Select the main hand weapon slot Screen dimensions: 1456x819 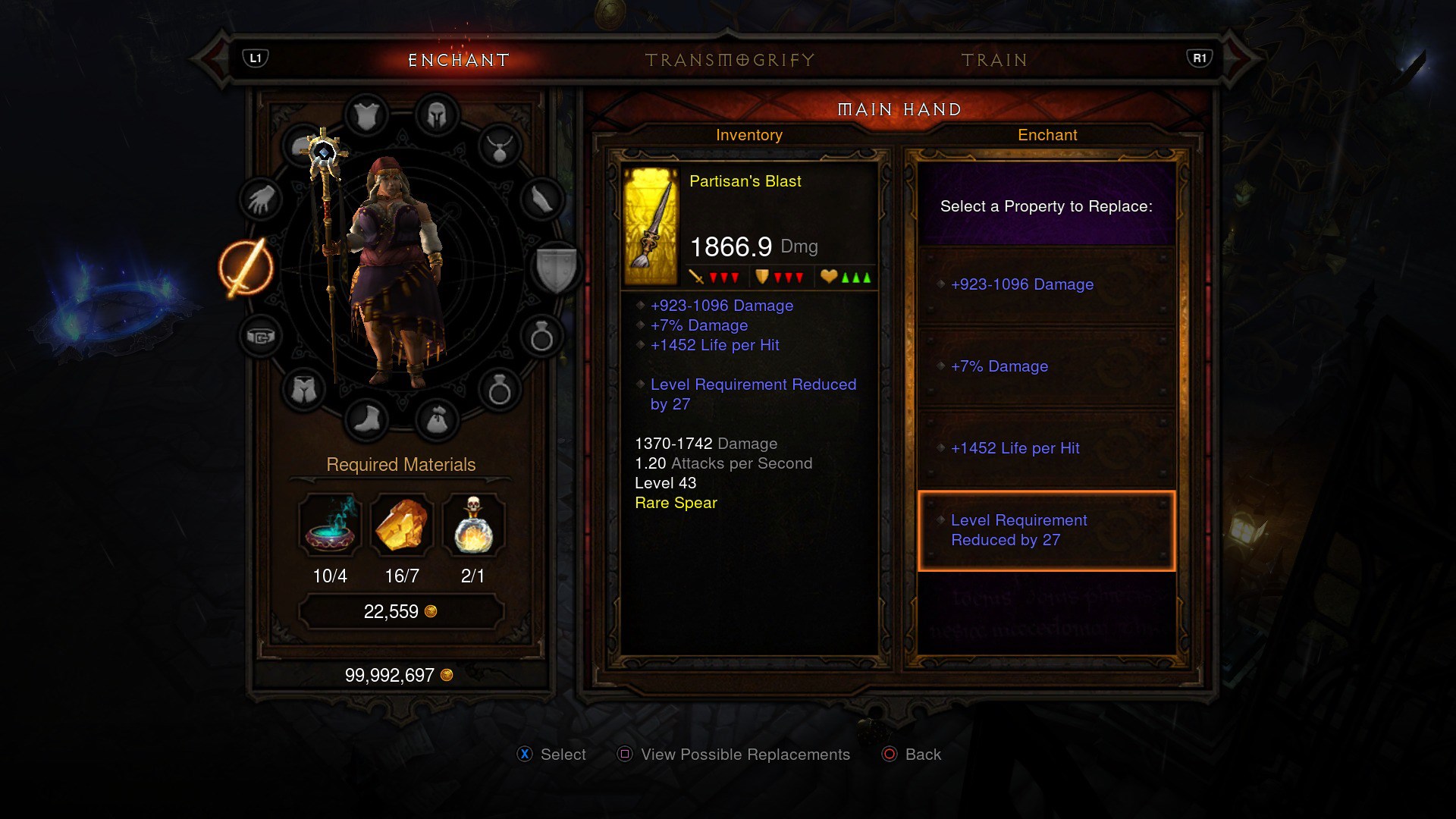click(x=246, y=268)
